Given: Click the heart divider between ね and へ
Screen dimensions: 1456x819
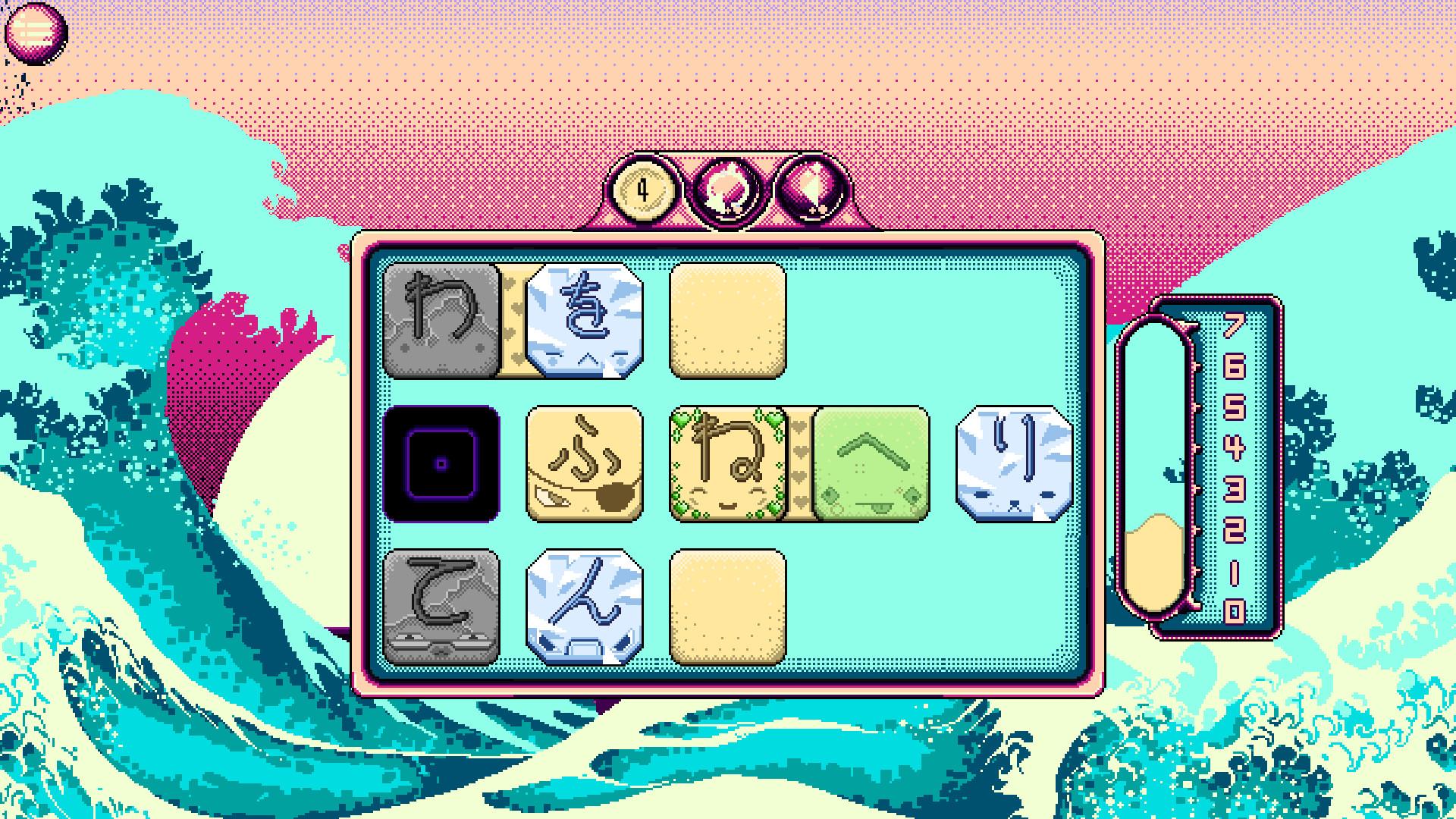Looking at the screenshot, I should pyautogui.click(x=800, y=464).
